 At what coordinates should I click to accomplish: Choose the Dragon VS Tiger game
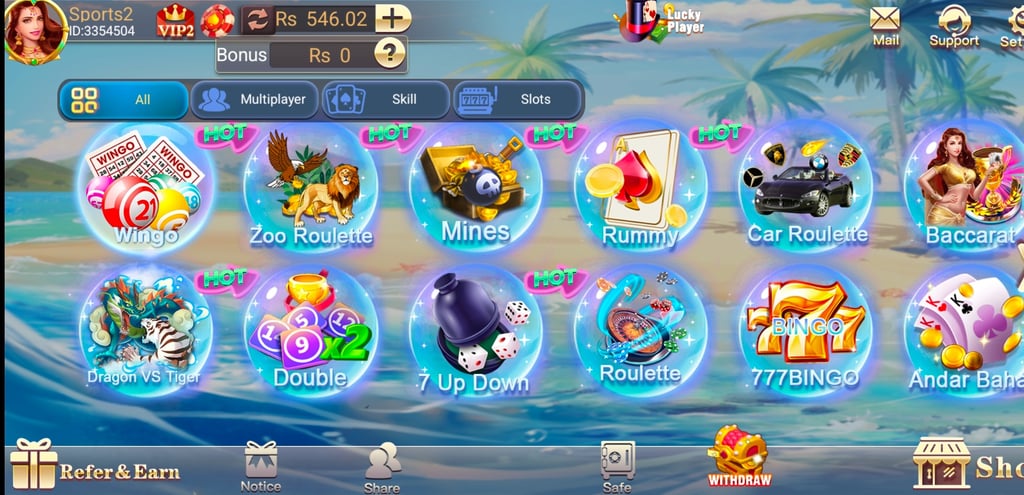pos(145,332)
